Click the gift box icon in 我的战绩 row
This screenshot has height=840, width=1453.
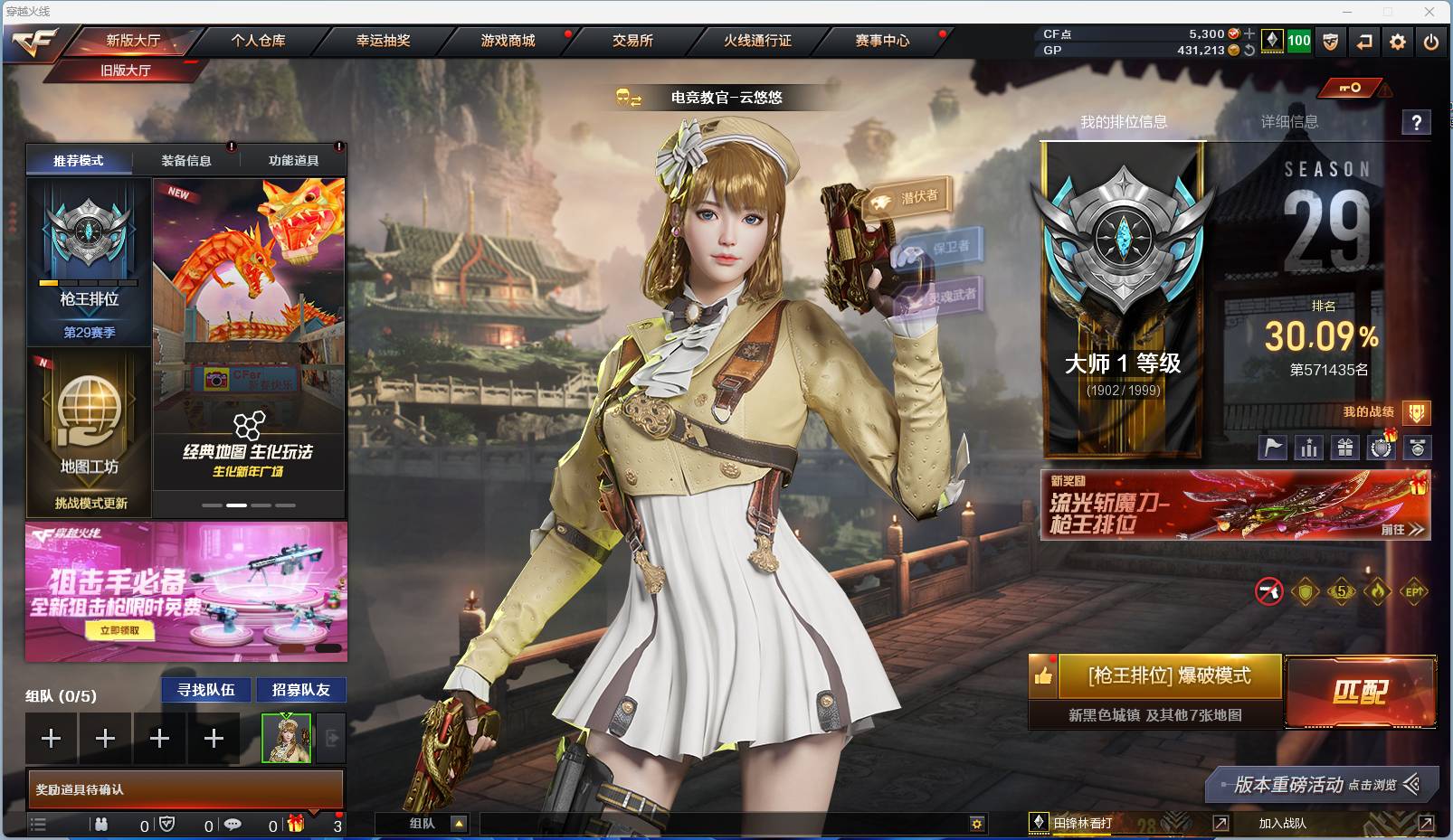coord(1345,446)
